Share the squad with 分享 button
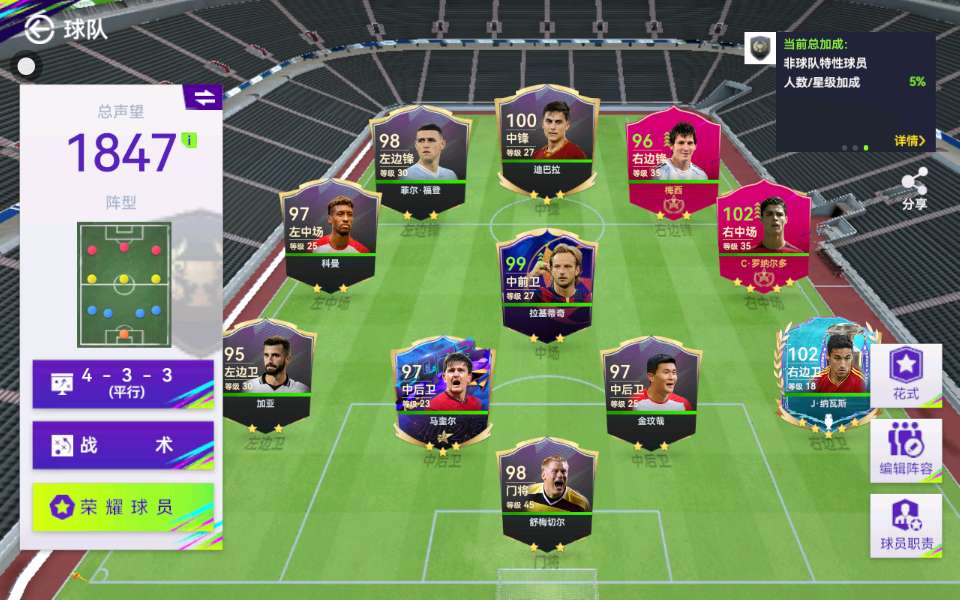Image resolution: width=960 pixels, height=600 pixels. (914, 188)
